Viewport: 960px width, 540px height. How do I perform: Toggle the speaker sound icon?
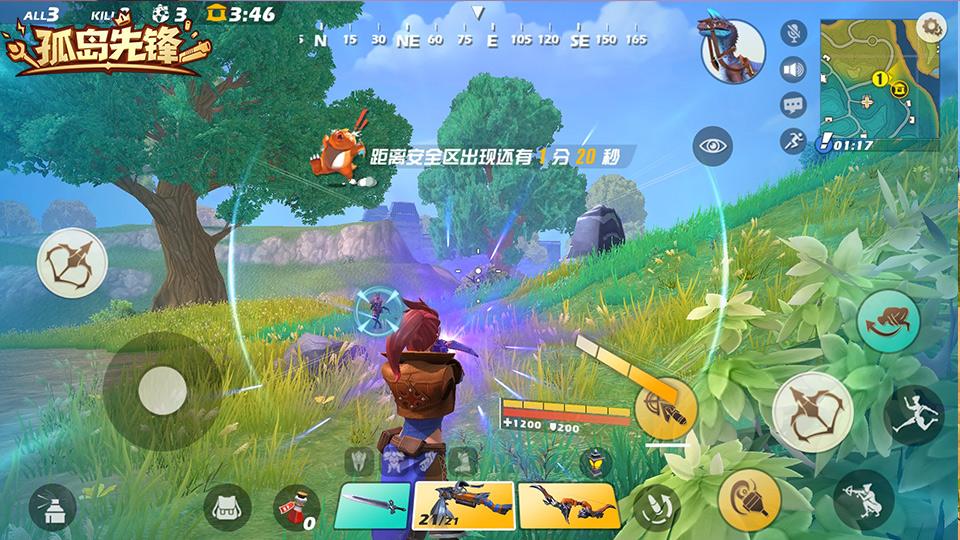coord(795,70)
